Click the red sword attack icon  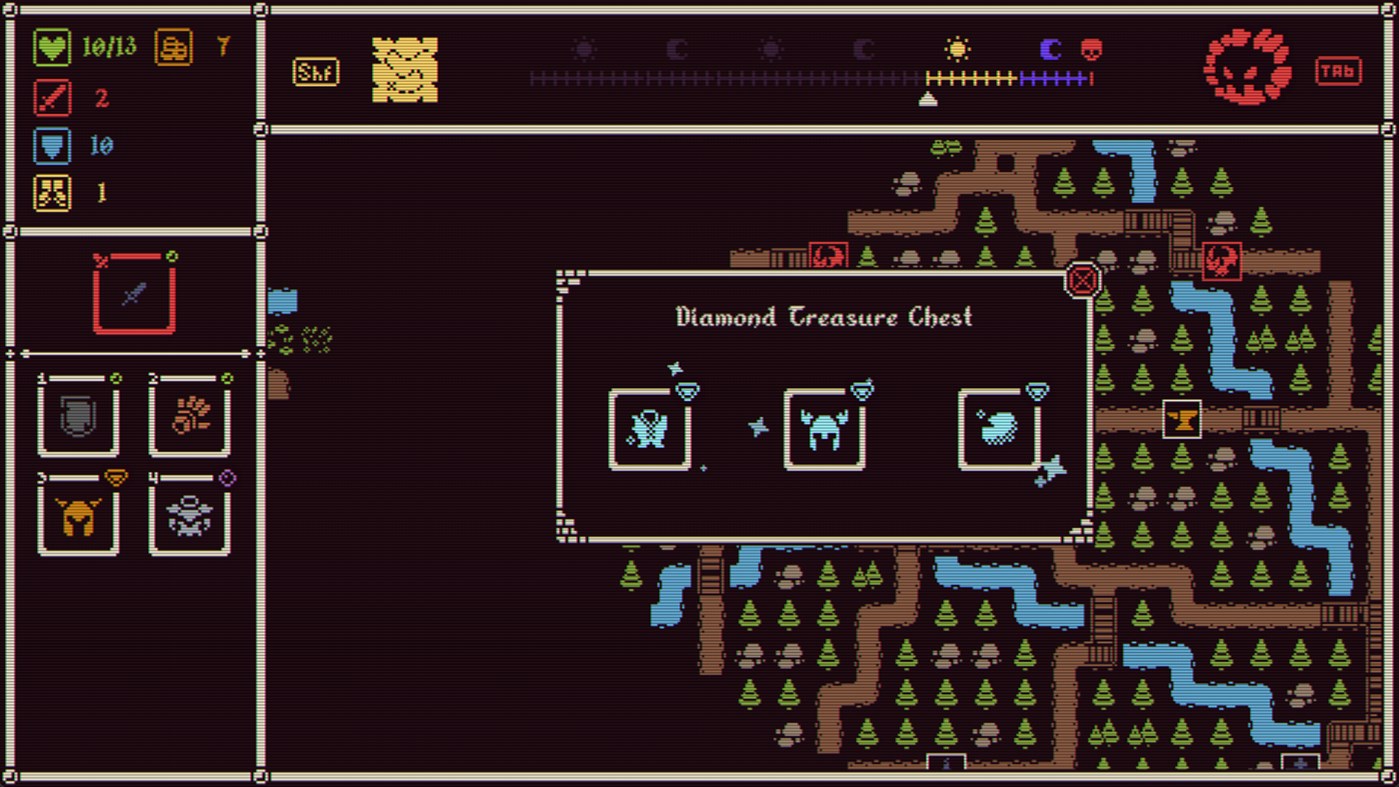(50, 98)
